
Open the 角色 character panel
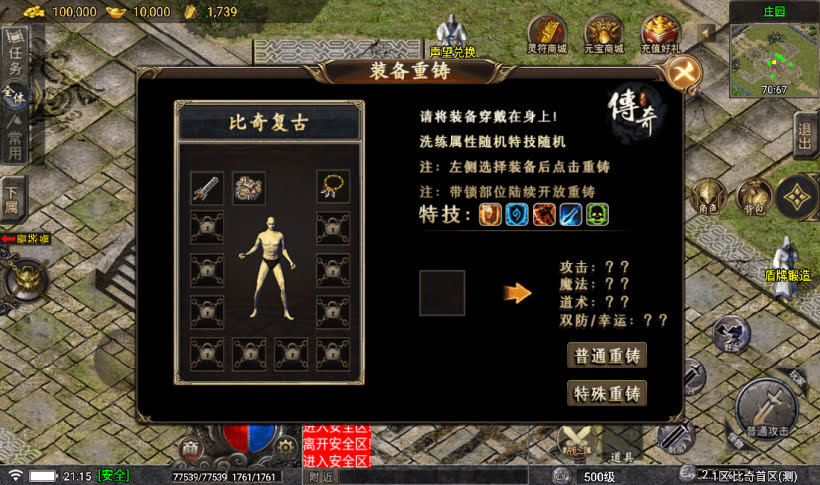click(x=709, y=196)
